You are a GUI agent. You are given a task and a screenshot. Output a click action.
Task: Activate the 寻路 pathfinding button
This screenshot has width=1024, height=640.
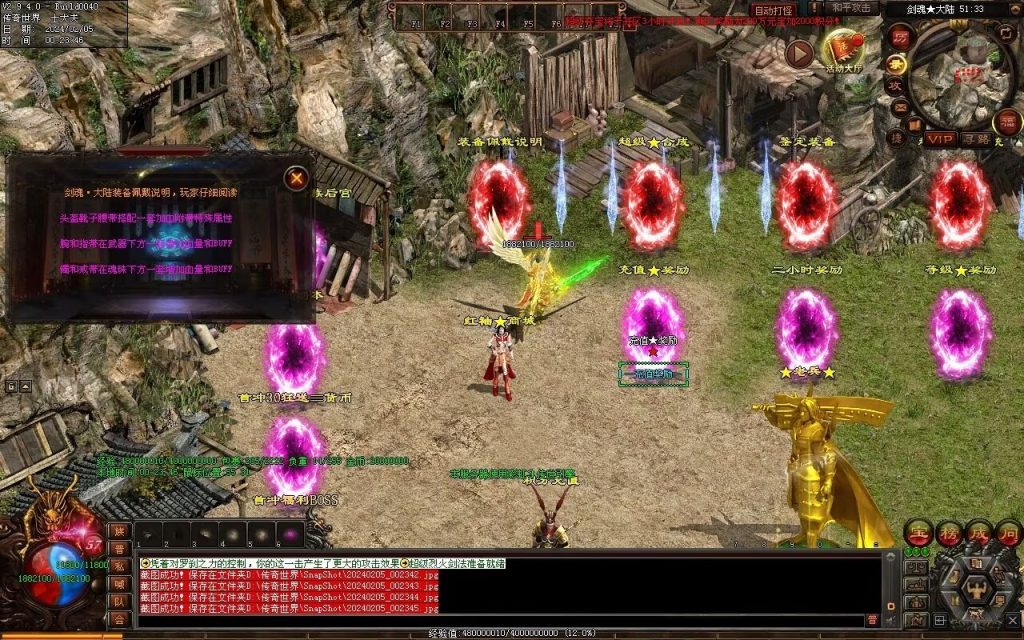[x=976, y=139]
